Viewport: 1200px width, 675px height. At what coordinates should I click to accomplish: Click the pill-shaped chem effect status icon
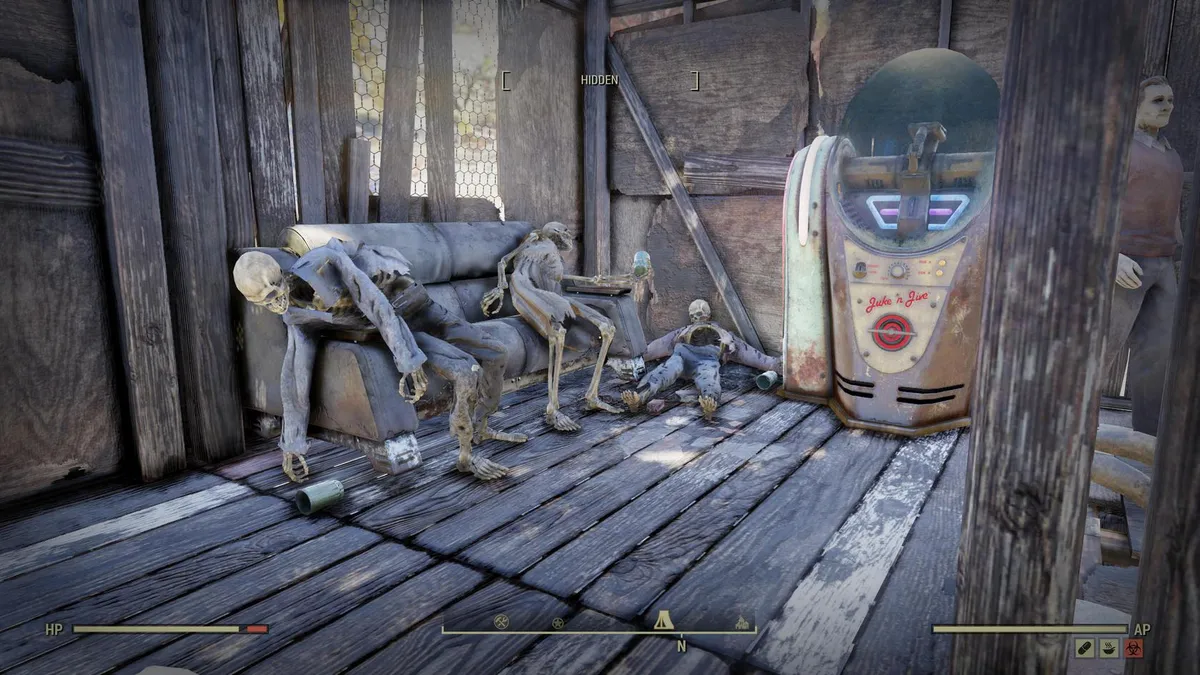point(1084,648)
